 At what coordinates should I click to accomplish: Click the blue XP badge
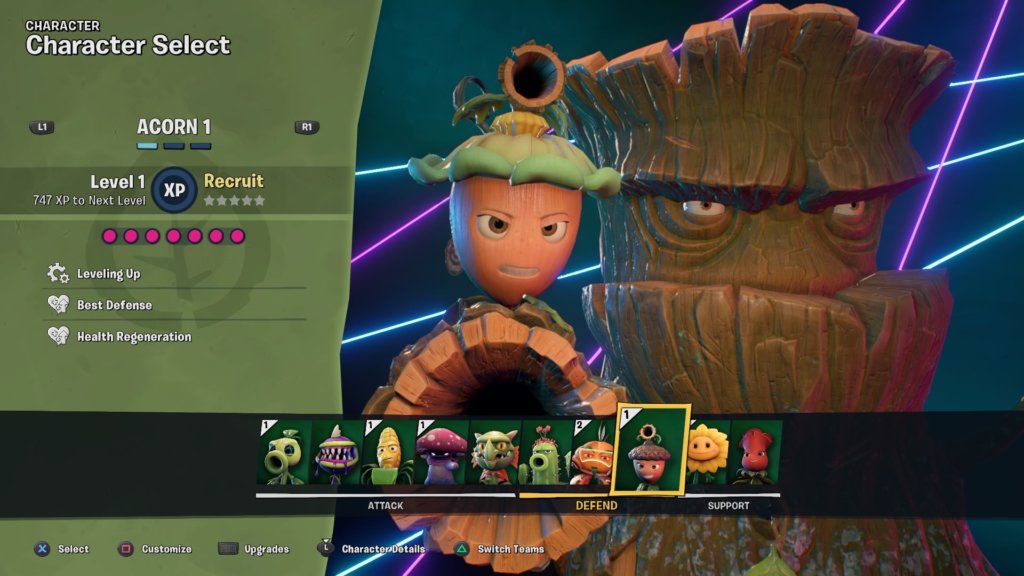(x=174, y=189)
